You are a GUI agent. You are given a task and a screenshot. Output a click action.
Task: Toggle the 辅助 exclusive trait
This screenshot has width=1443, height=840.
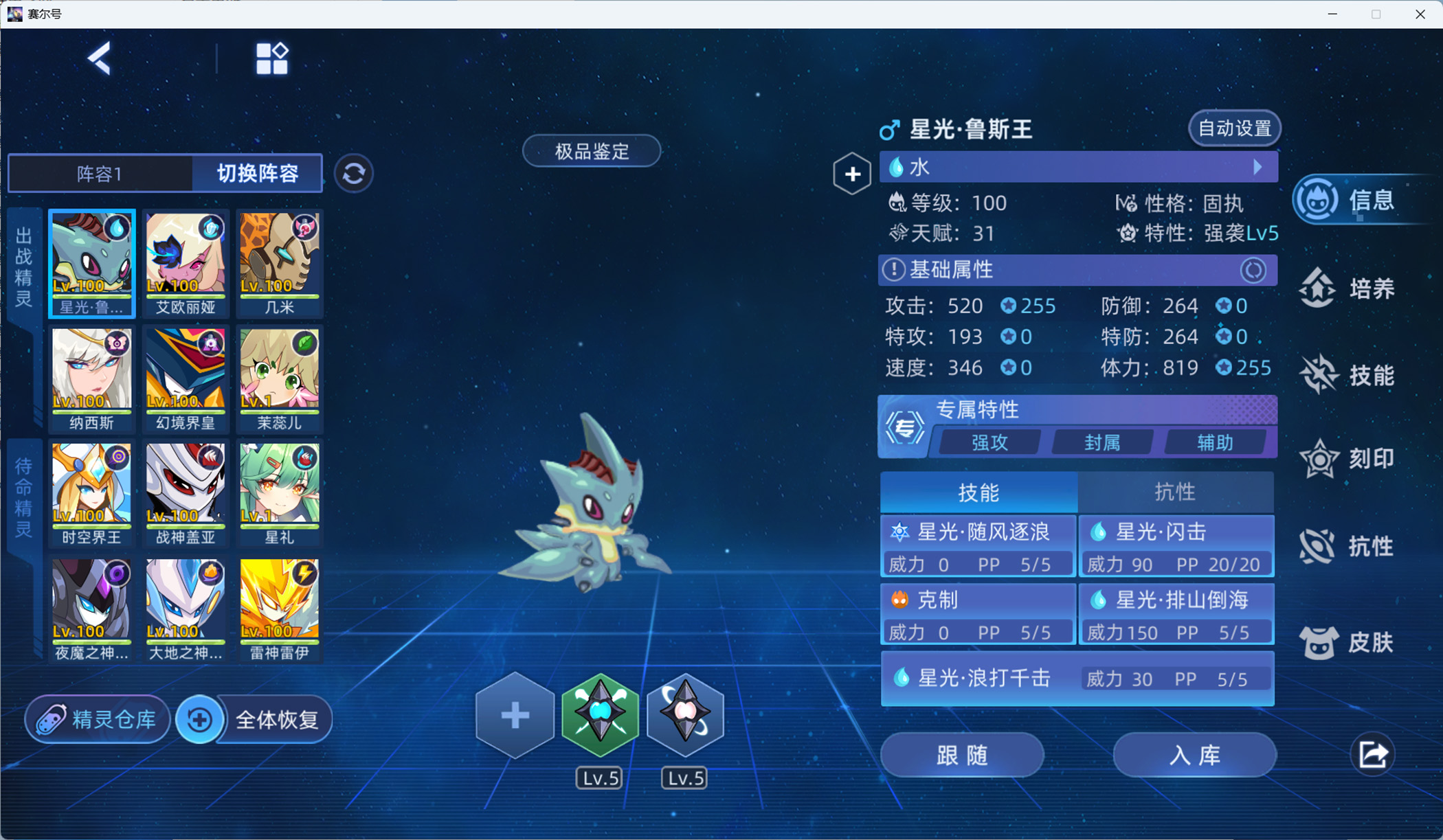pos(1217,442)
